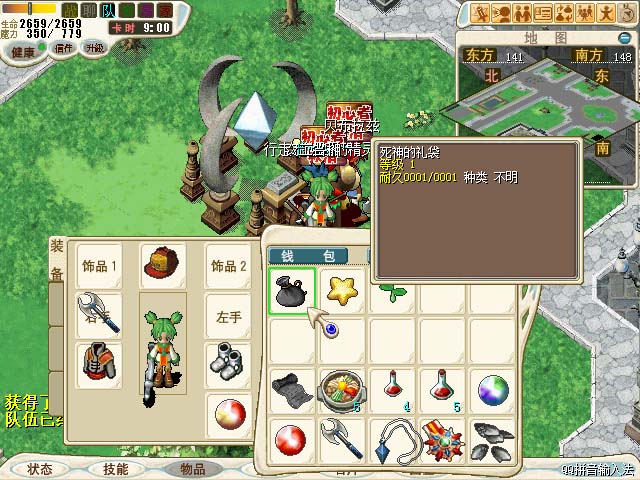The image size is (640, 480).
Task: Click the 健康 health button
Action: point(24,48)
